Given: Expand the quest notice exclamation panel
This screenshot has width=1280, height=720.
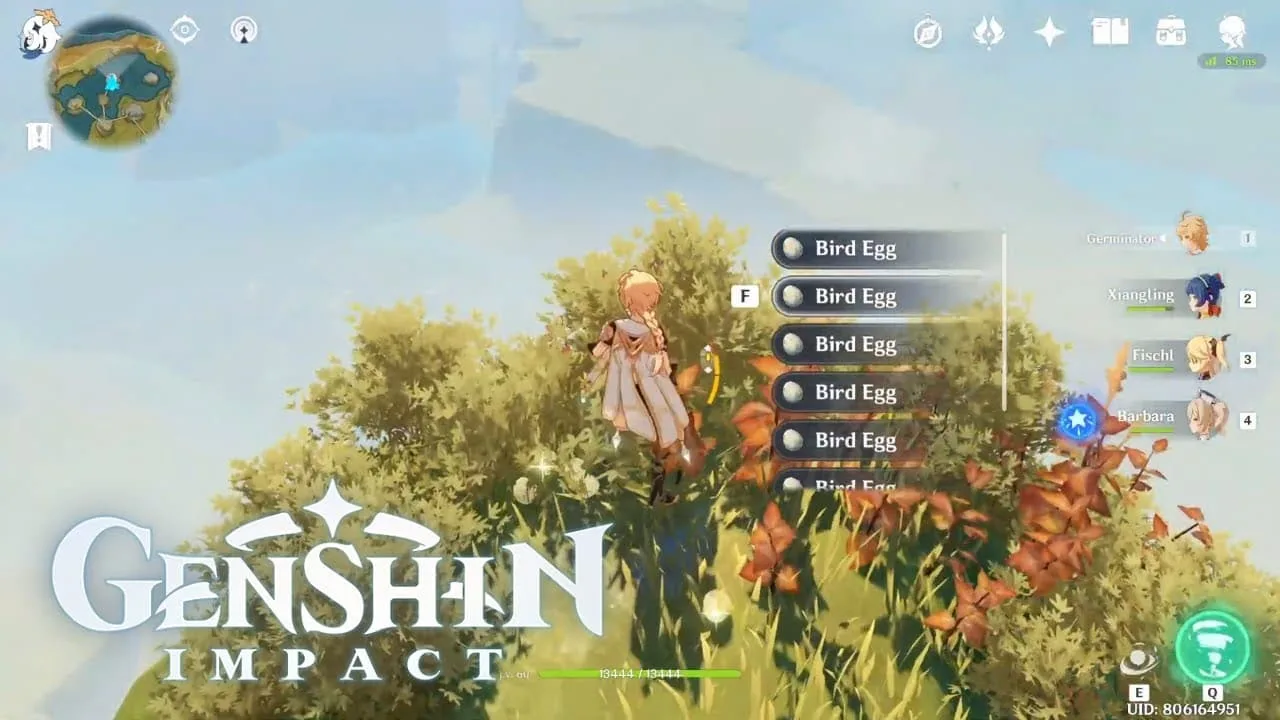Looking at the screenshot, I should (38, 136).
